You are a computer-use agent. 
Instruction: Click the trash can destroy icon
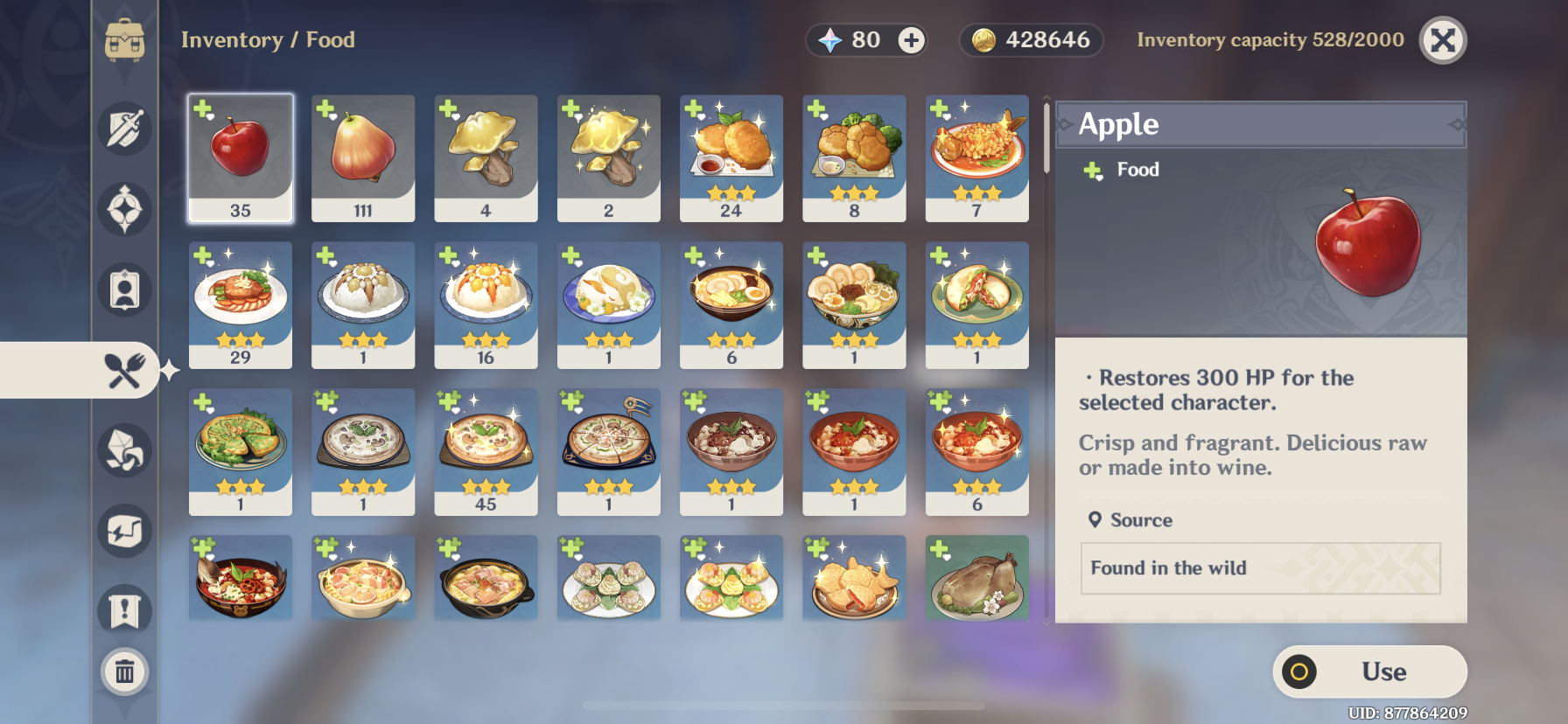coord(125,672)
